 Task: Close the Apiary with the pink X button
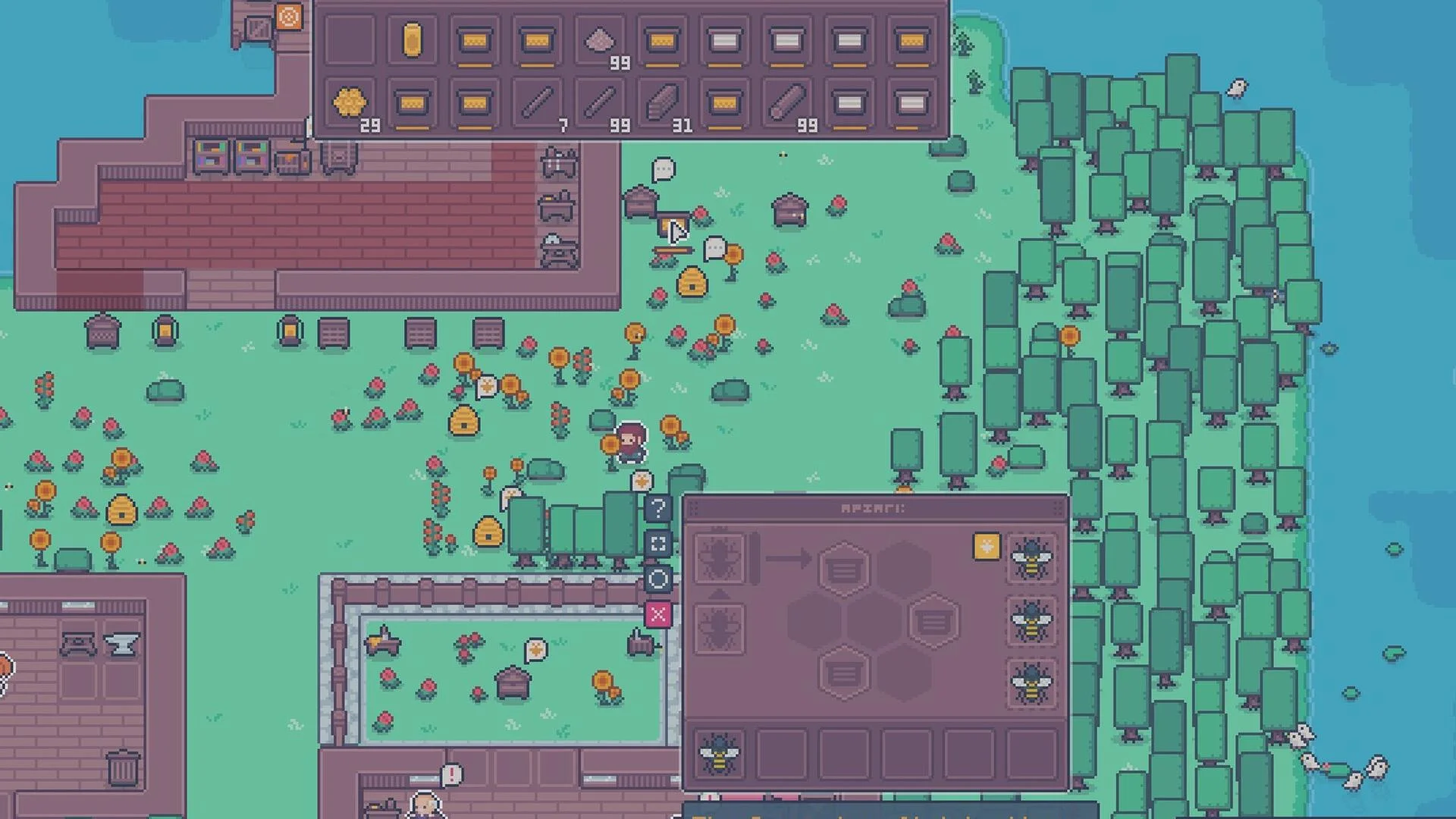(657, 616)
